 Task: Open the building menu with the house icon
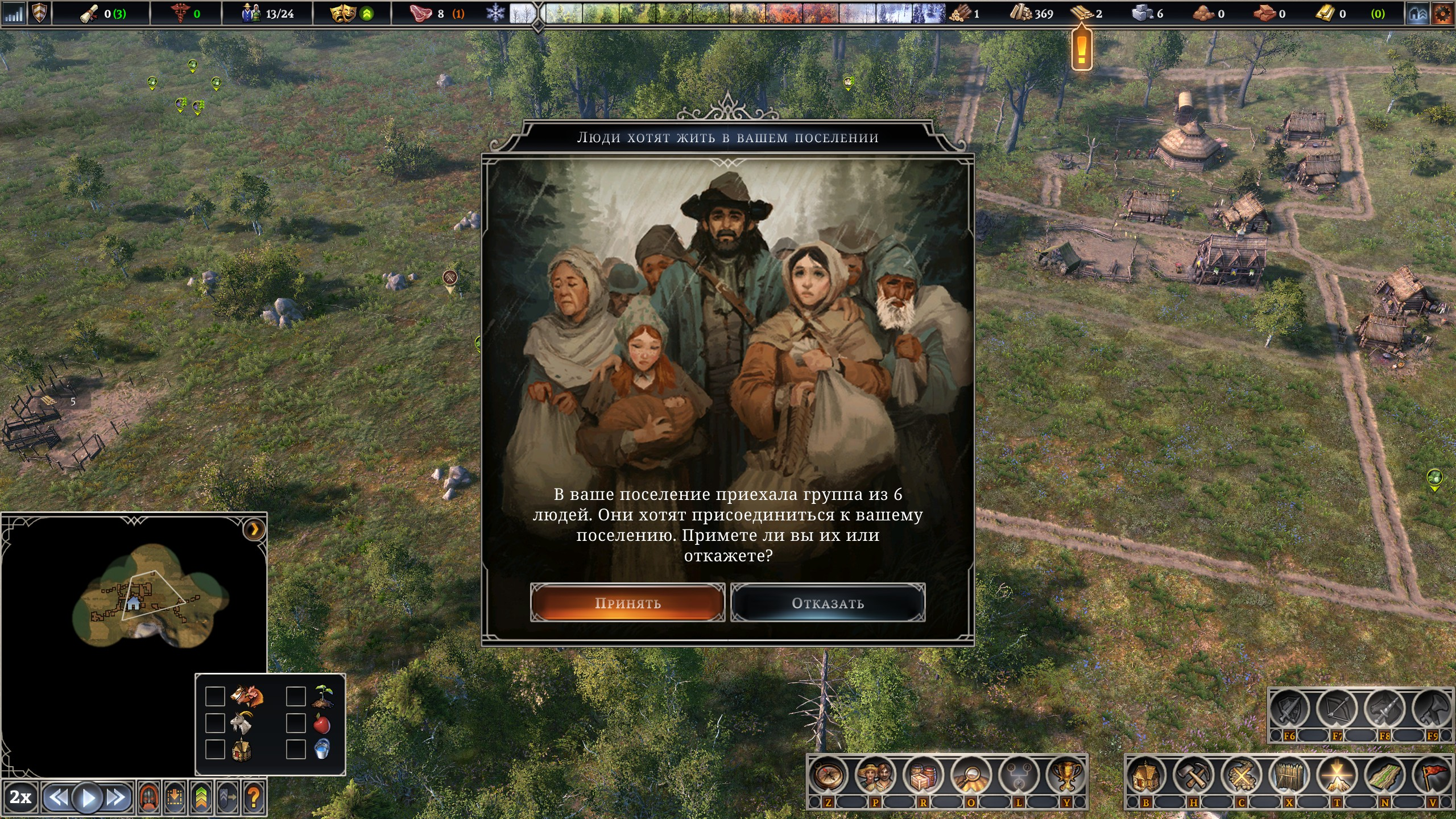click(x=1145, y=775)
